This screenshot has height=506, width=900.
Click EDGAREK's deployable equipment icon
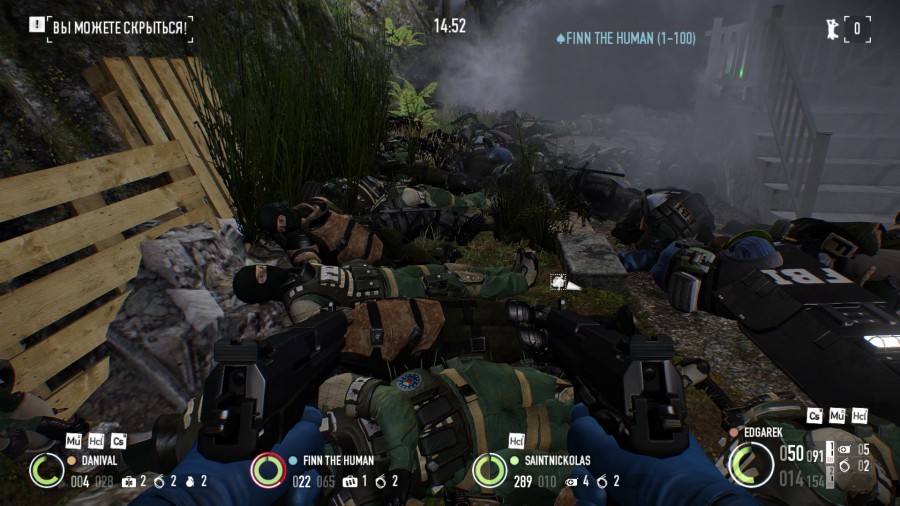click(x=846, y=450)
